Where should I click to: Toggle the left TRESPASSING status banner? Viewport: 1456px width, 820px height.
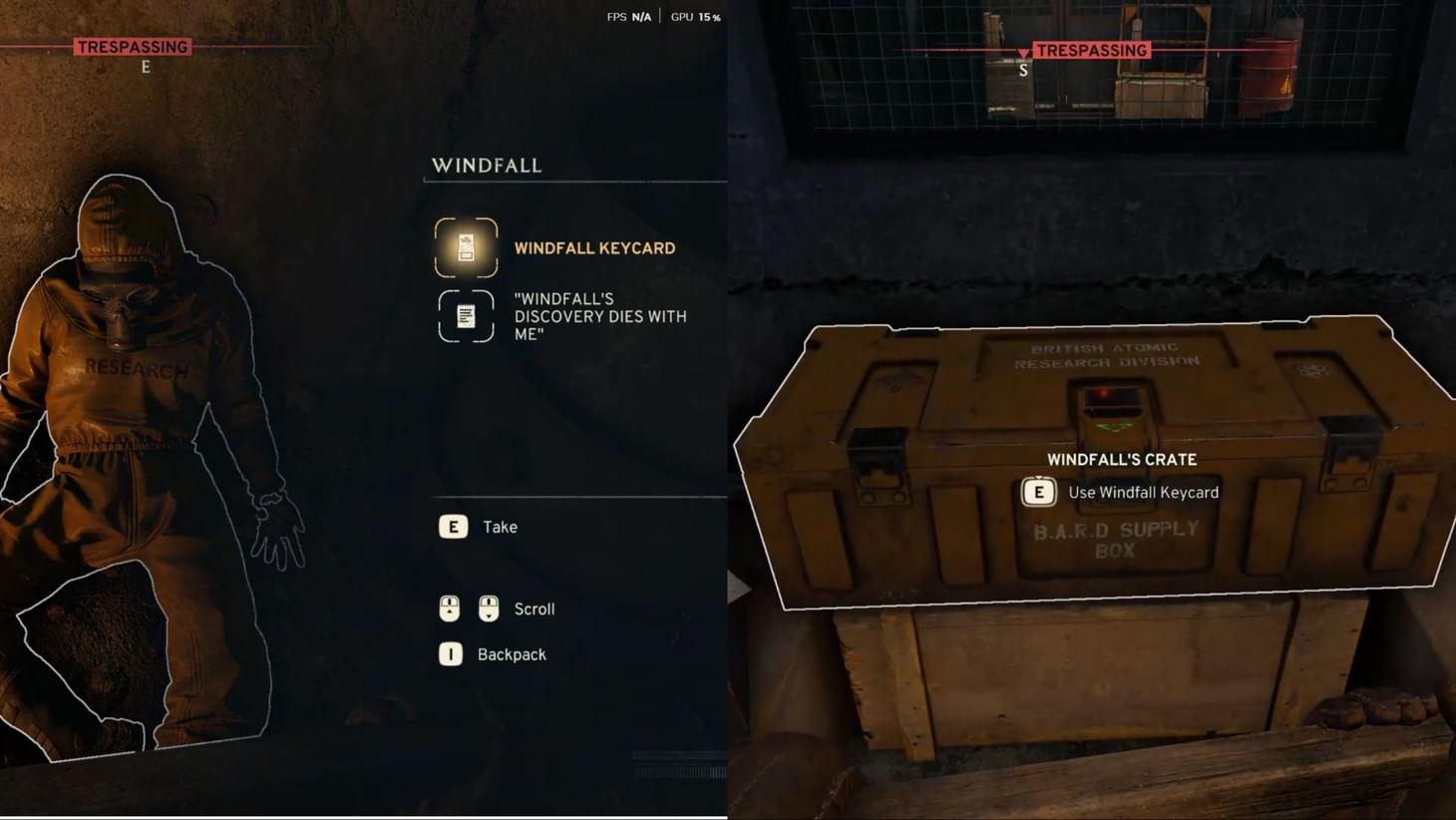(x=133, y=46)
